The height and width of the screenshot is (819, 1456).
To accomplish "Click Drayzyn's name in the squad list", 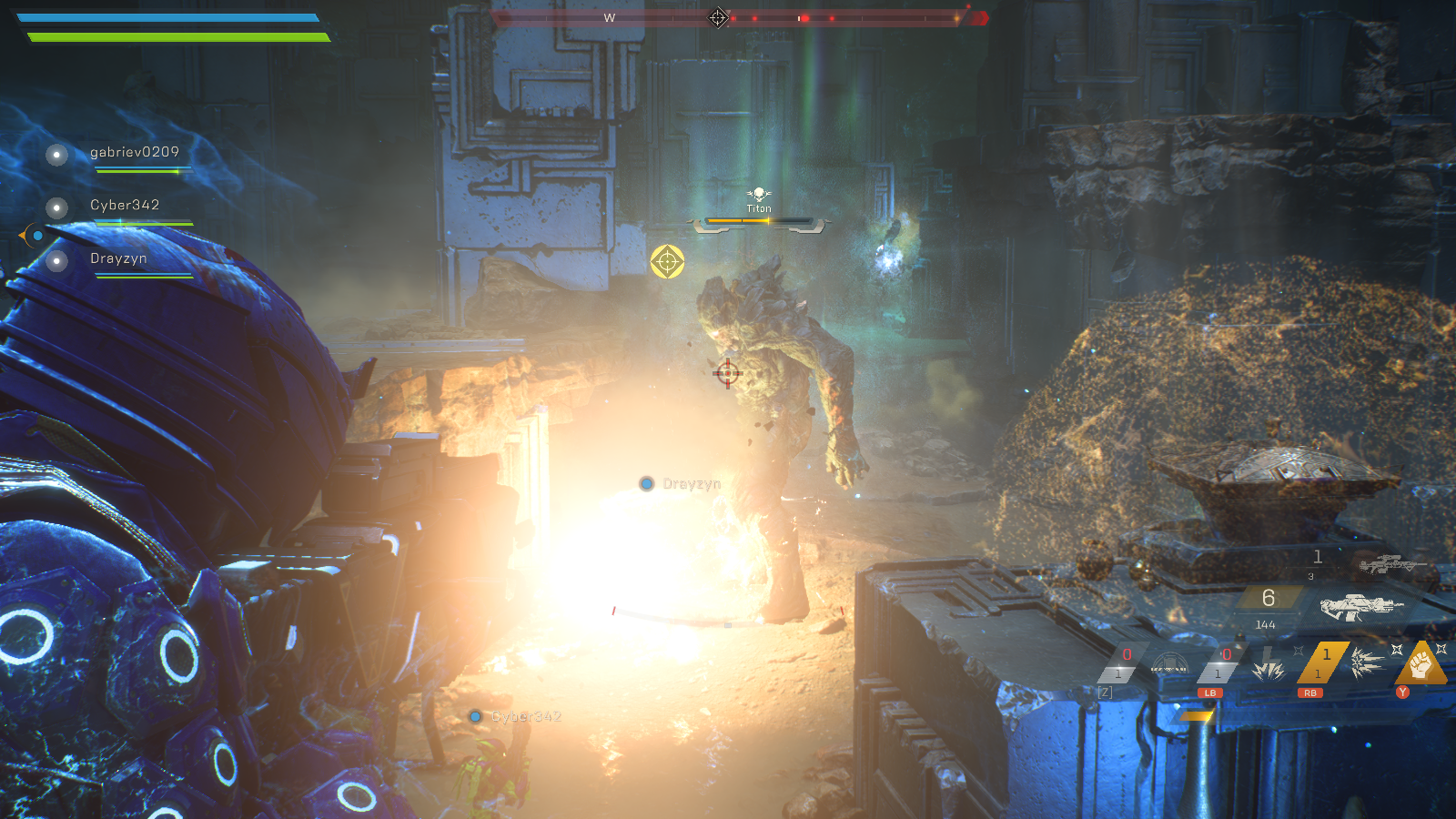I will coord(118,258).
